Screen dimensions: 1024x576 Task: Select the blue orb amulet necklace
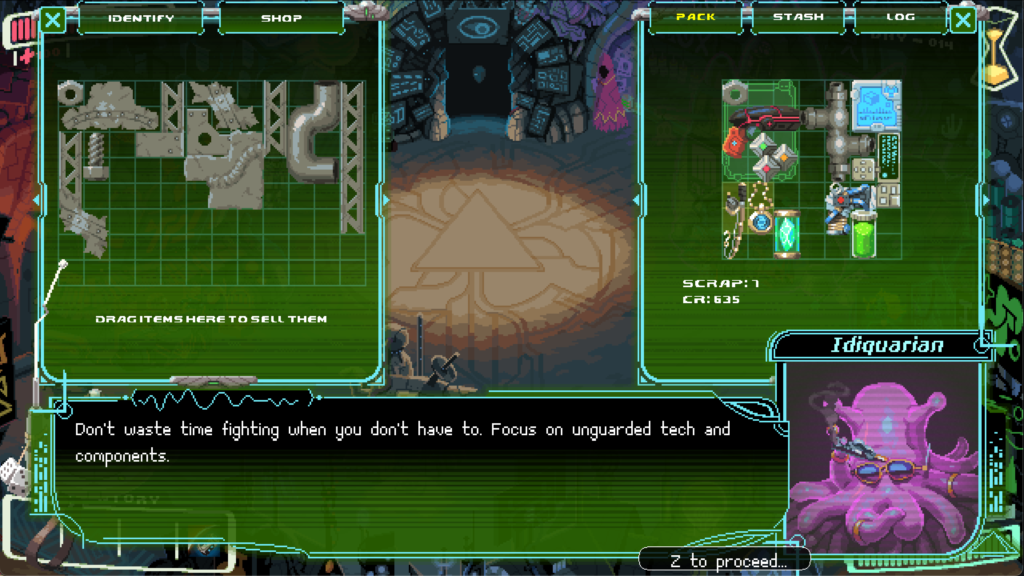coord(760,221)
